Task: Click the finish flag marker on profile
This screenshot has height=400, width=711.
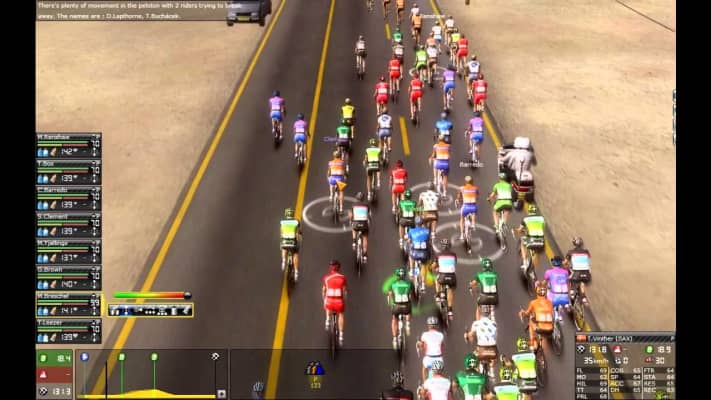Action: tap(215, 356)
